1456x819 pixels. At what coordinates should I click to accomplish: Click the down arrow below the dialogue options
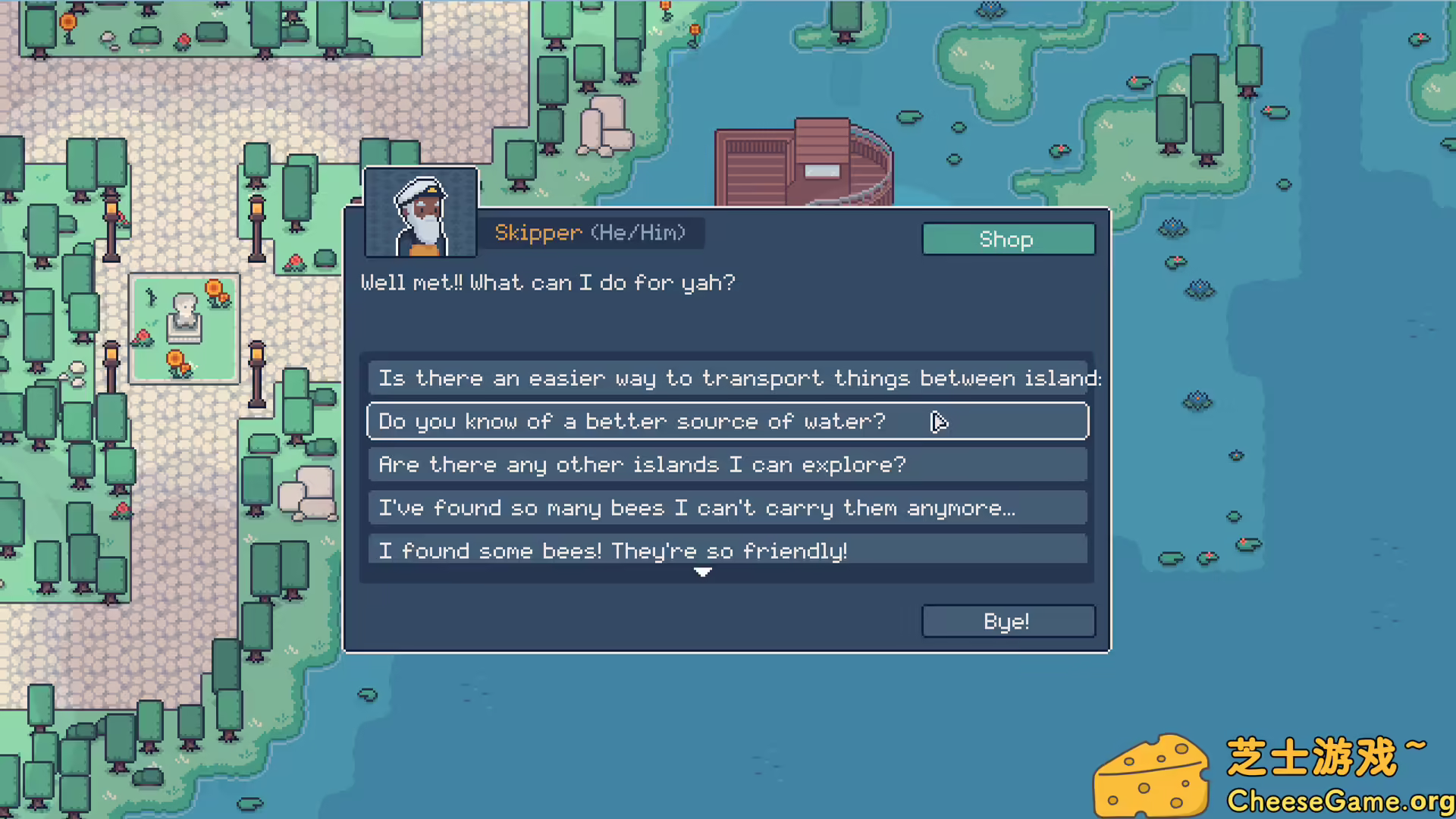tap(703, 573)
